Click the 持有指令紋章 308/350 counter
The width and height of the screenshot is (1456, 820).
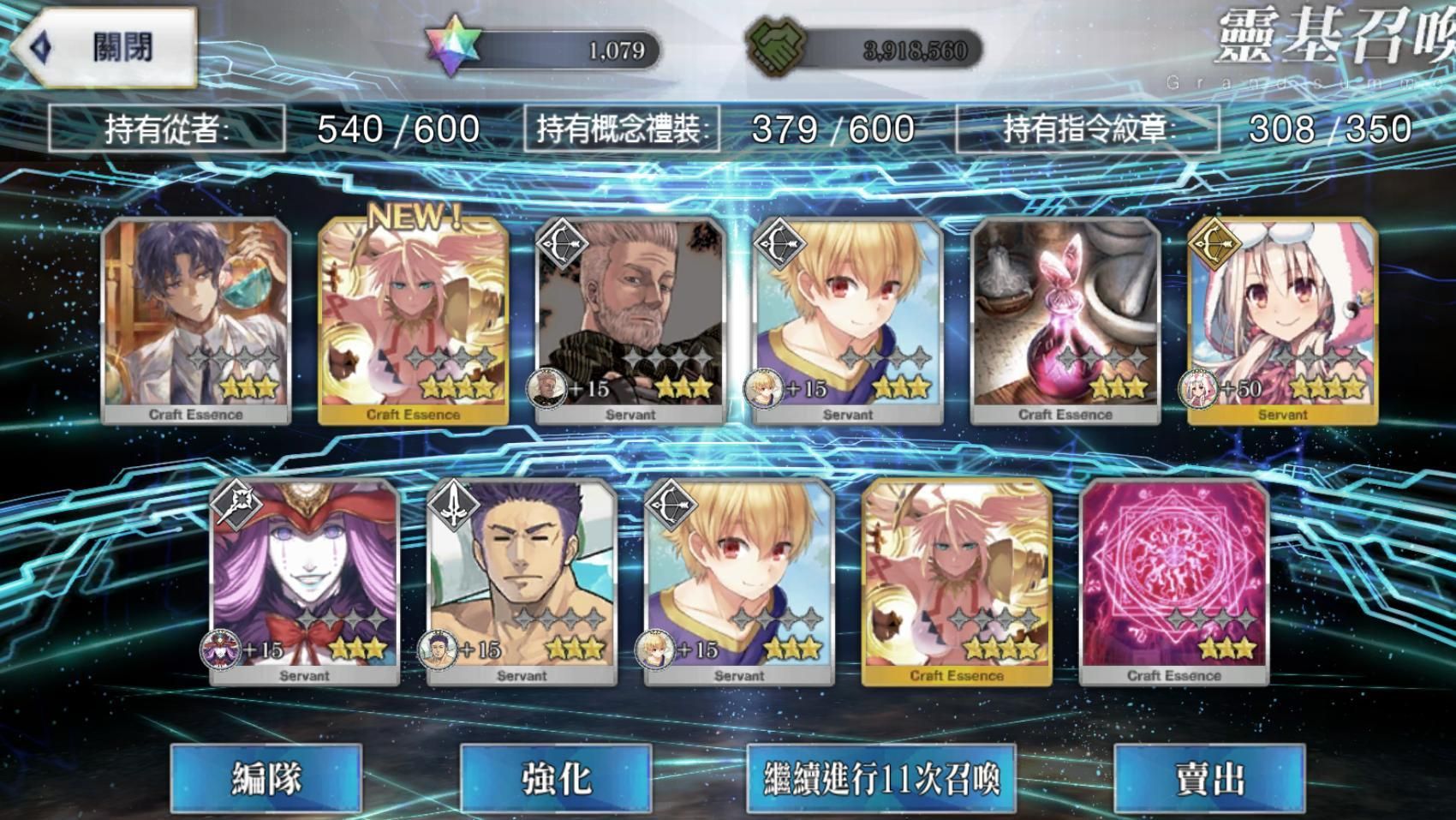(x=1199, y=128)
